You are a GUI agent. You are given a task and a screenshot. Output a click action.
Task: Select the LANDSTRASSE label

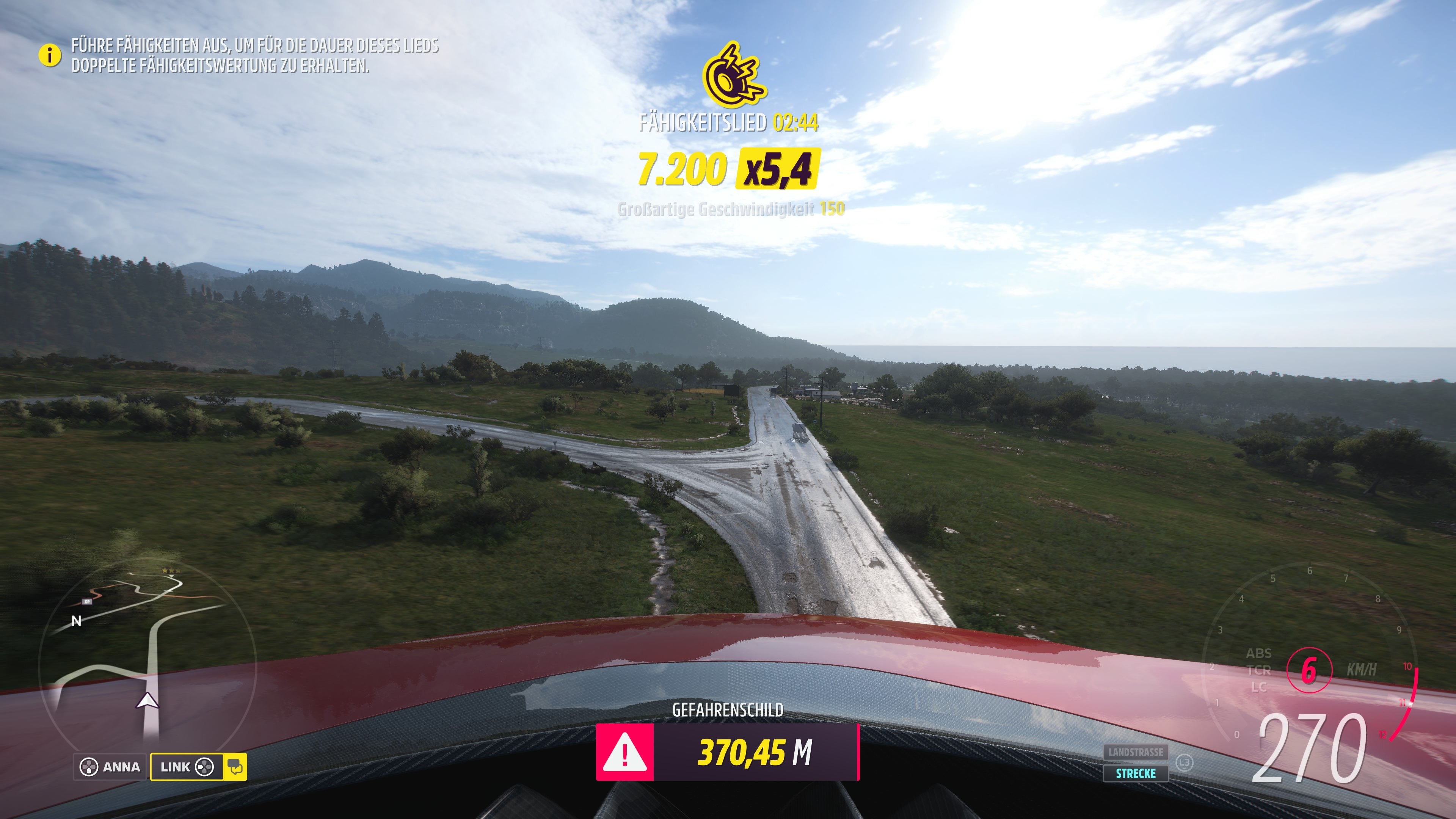tap(1136, 752)
